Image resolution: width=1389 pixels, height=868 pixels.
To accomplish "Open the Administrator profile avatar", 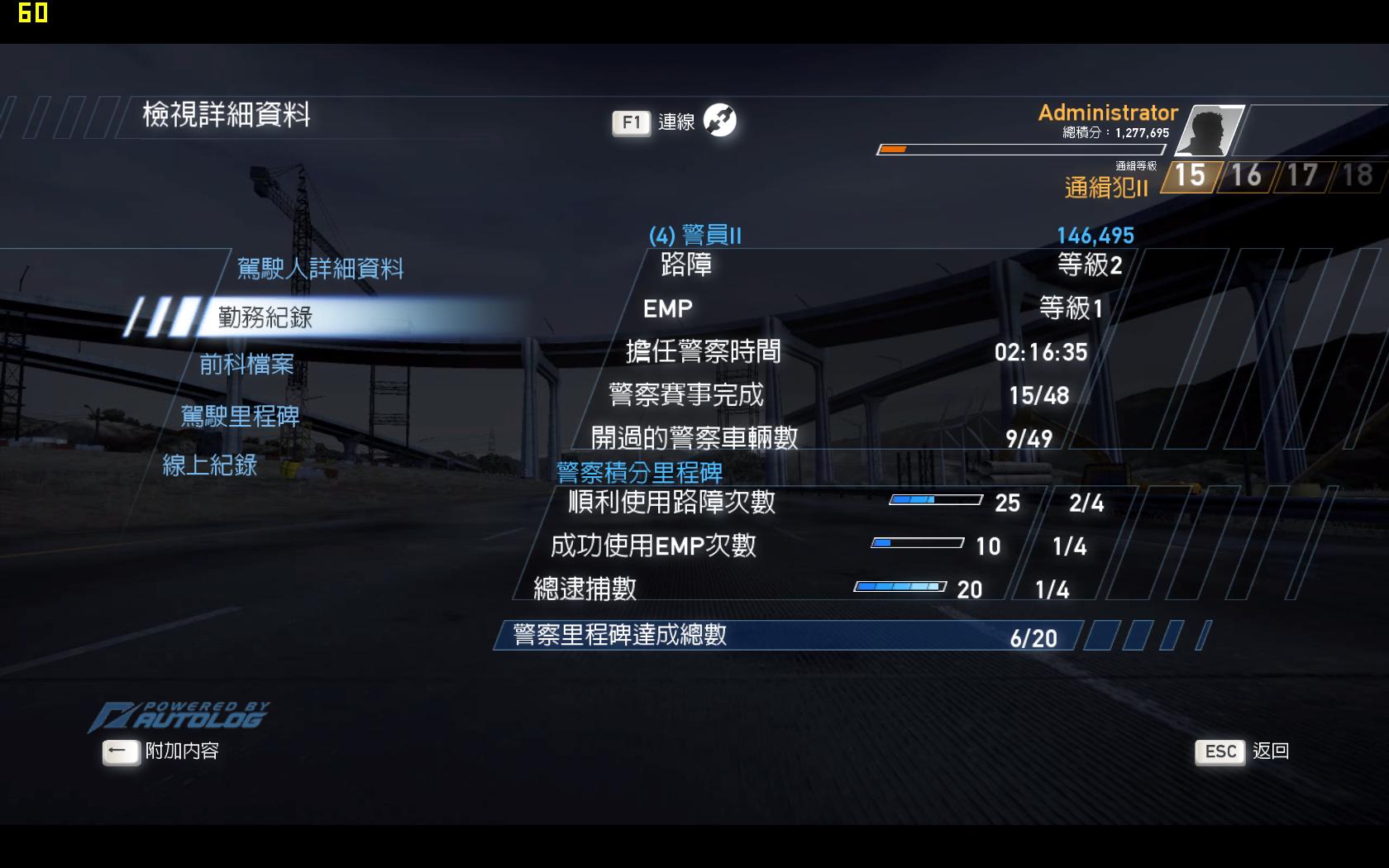I will (x=1210, y=131).
